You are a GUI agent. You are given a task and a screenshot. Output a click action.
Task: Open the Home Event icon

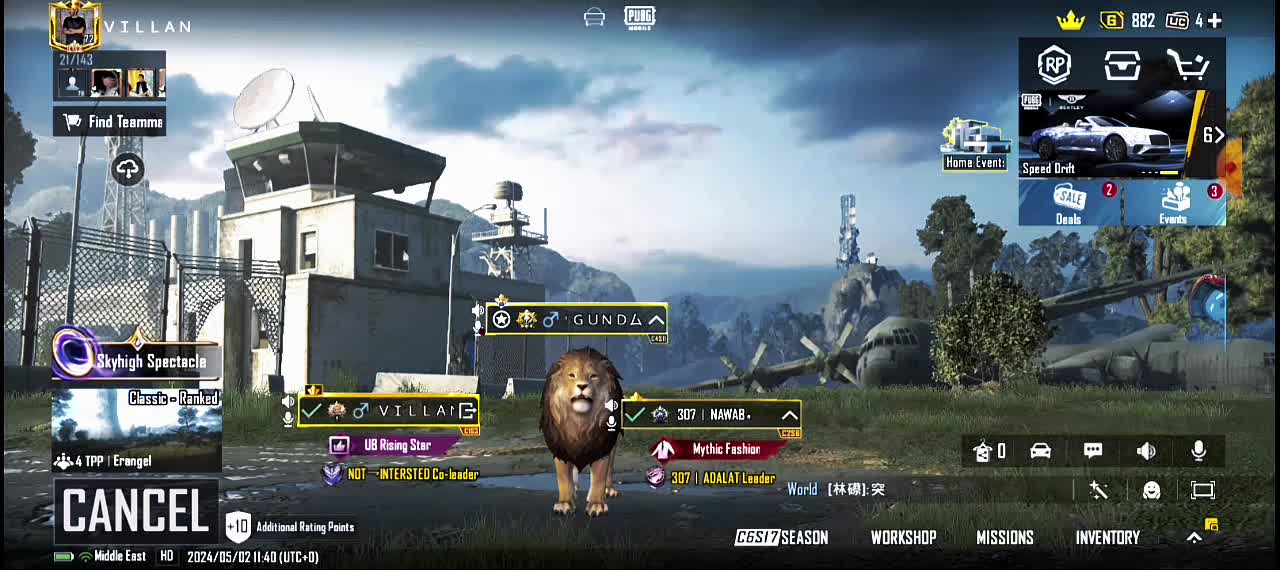click(x=975, y=145)
